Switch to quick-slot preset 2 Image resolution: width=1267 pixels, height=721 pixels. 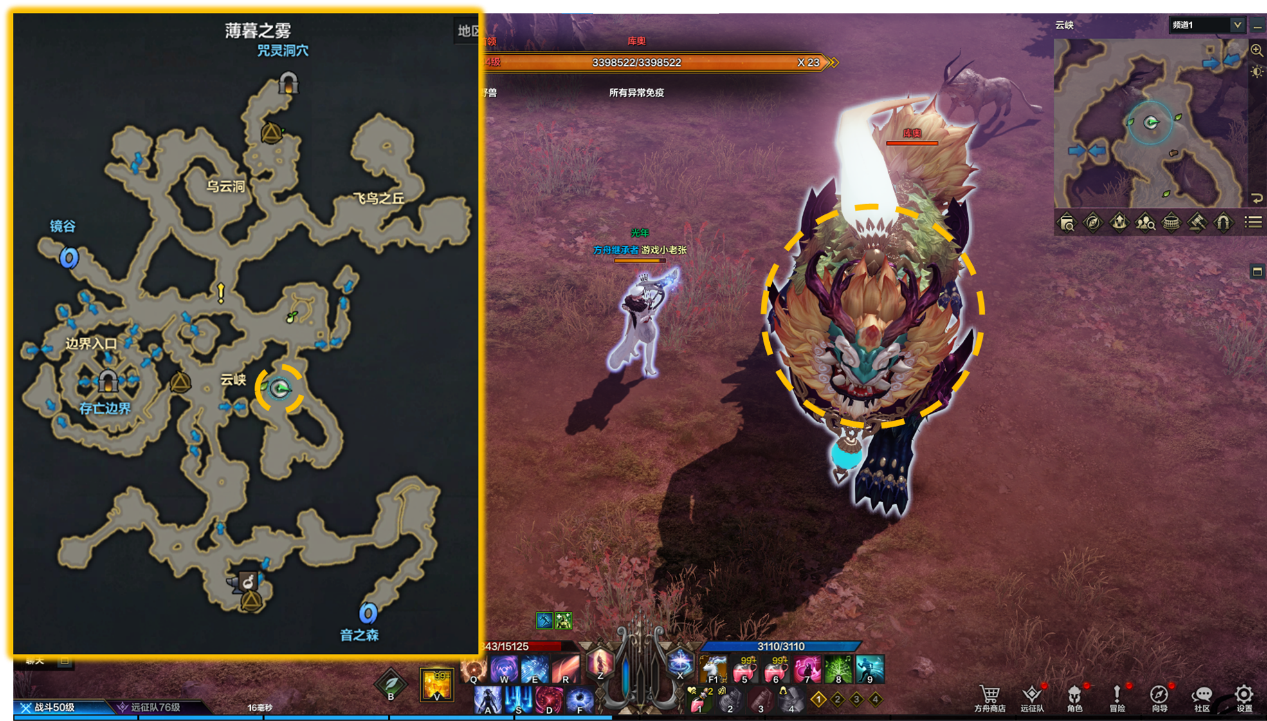pos(838,699)
